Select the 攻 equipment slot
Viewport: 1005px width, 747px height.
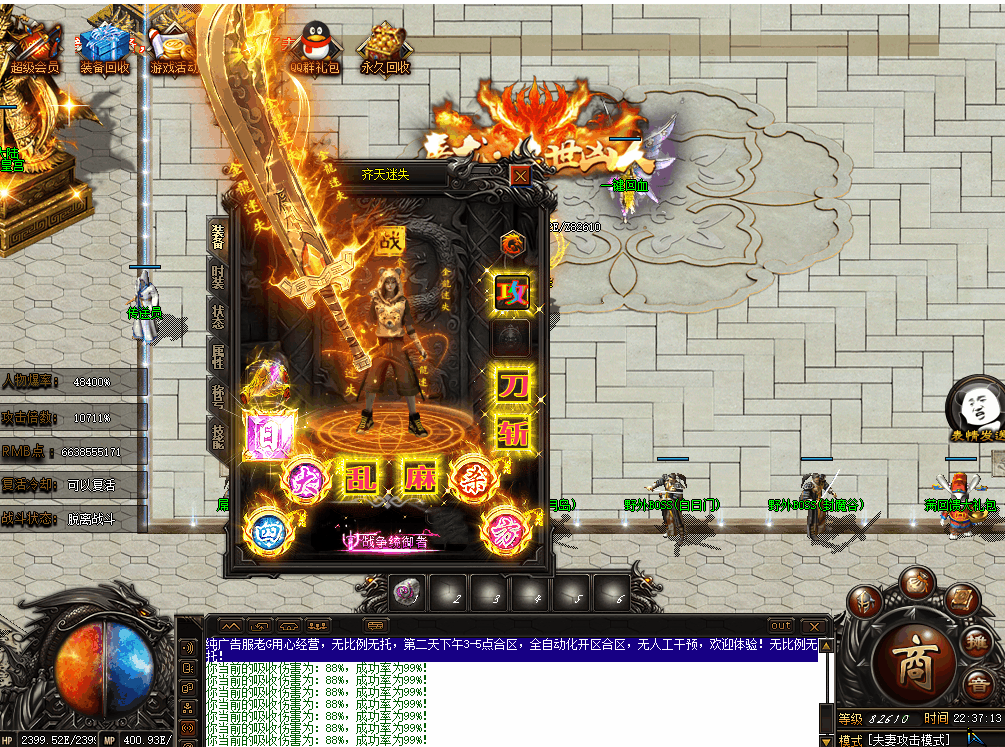(x=514, y=292)
